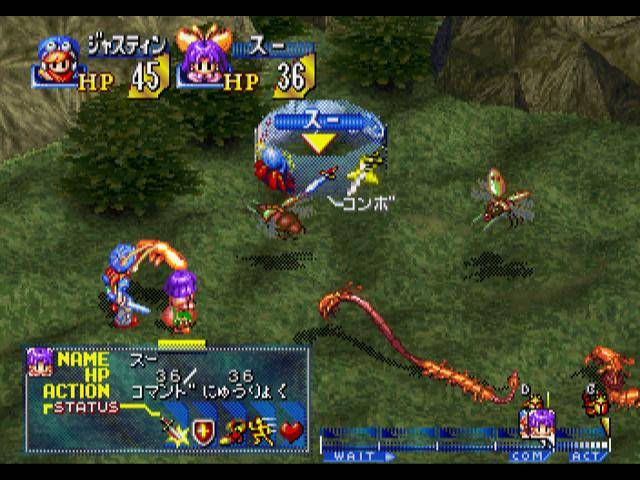Select Sue's portrait in the party HUD

pyautogui.click(x=197, y=62)
